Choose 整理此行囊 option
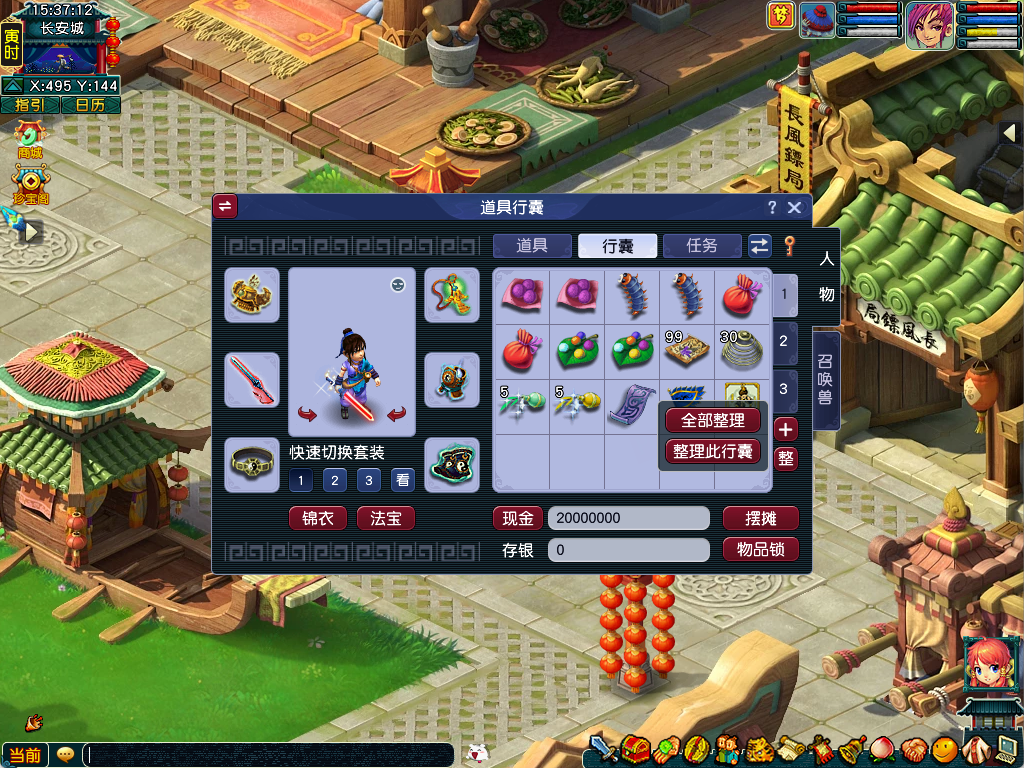This screenshot has width=1024, height=768. pyautogui.click(x=713, y=452)
